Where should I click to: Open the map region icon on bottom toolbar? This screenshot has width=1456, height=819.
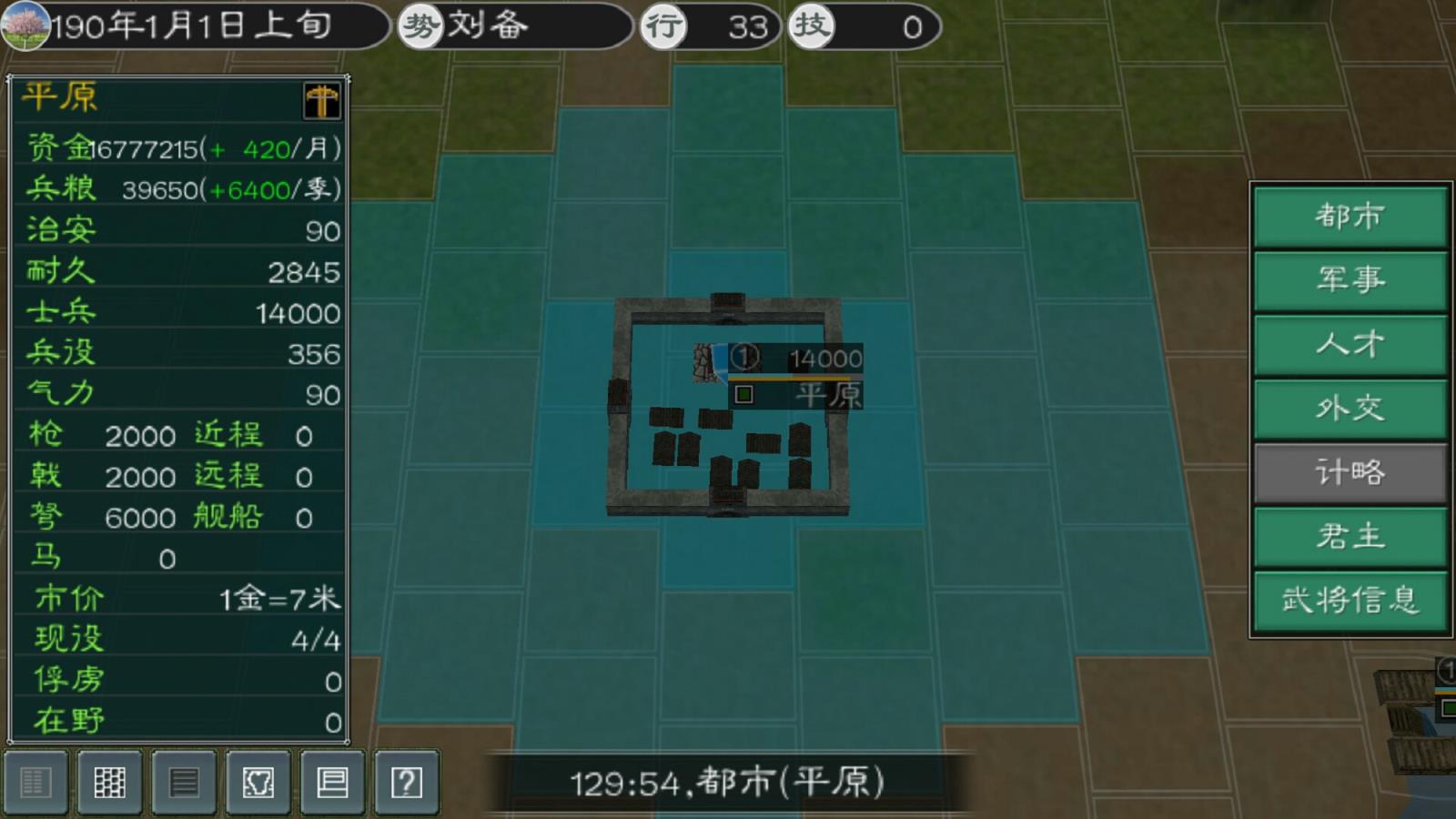coord(257,781)
